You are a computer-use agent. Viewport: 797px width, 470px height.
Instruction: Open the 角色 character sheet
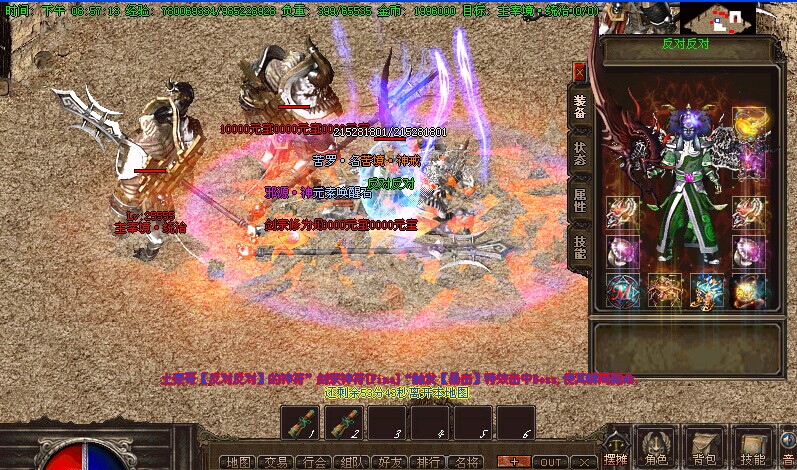tap(656, 448)
